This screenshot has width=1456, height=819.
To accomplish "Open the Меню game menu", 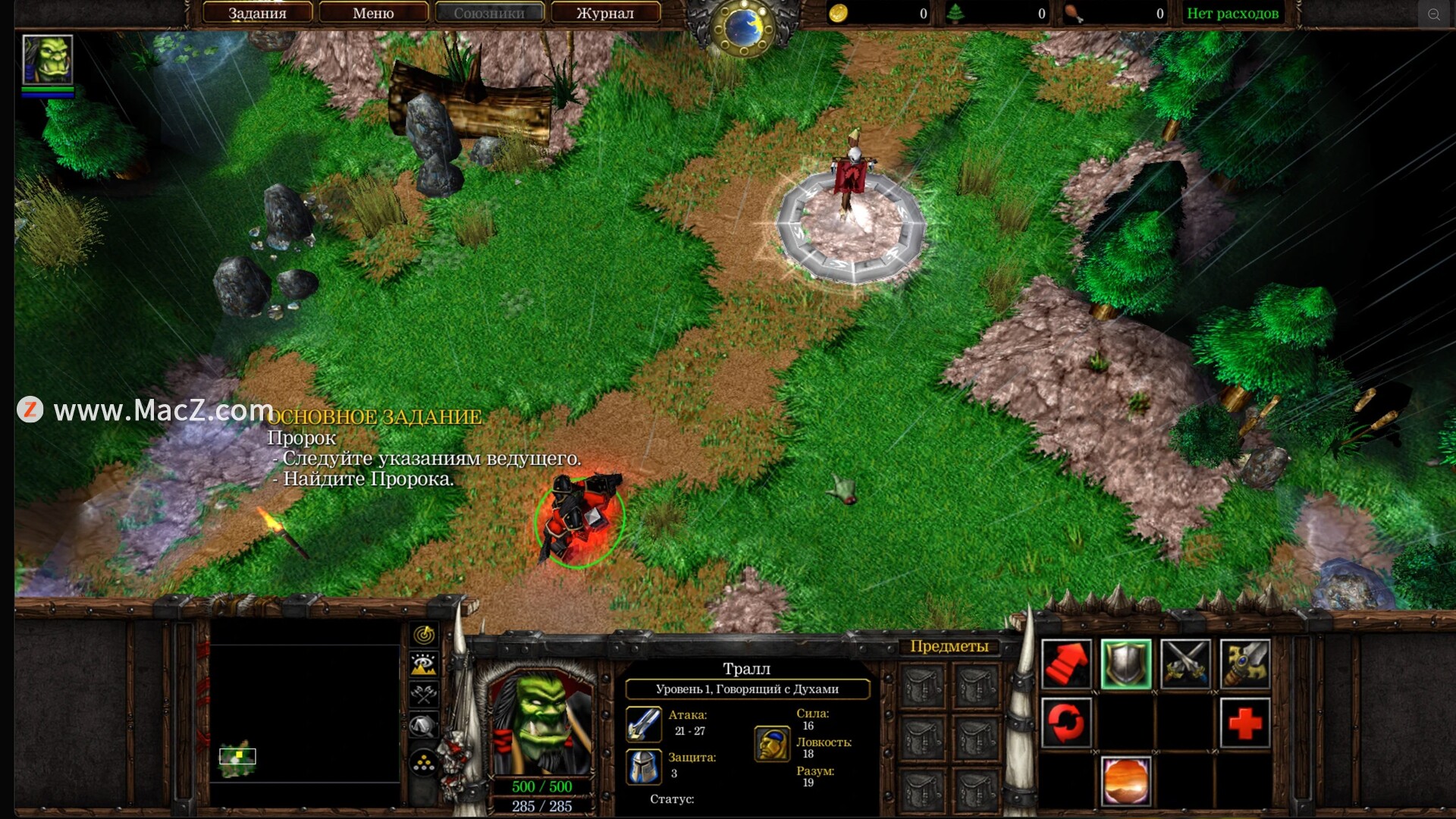I will coord(373,13).
